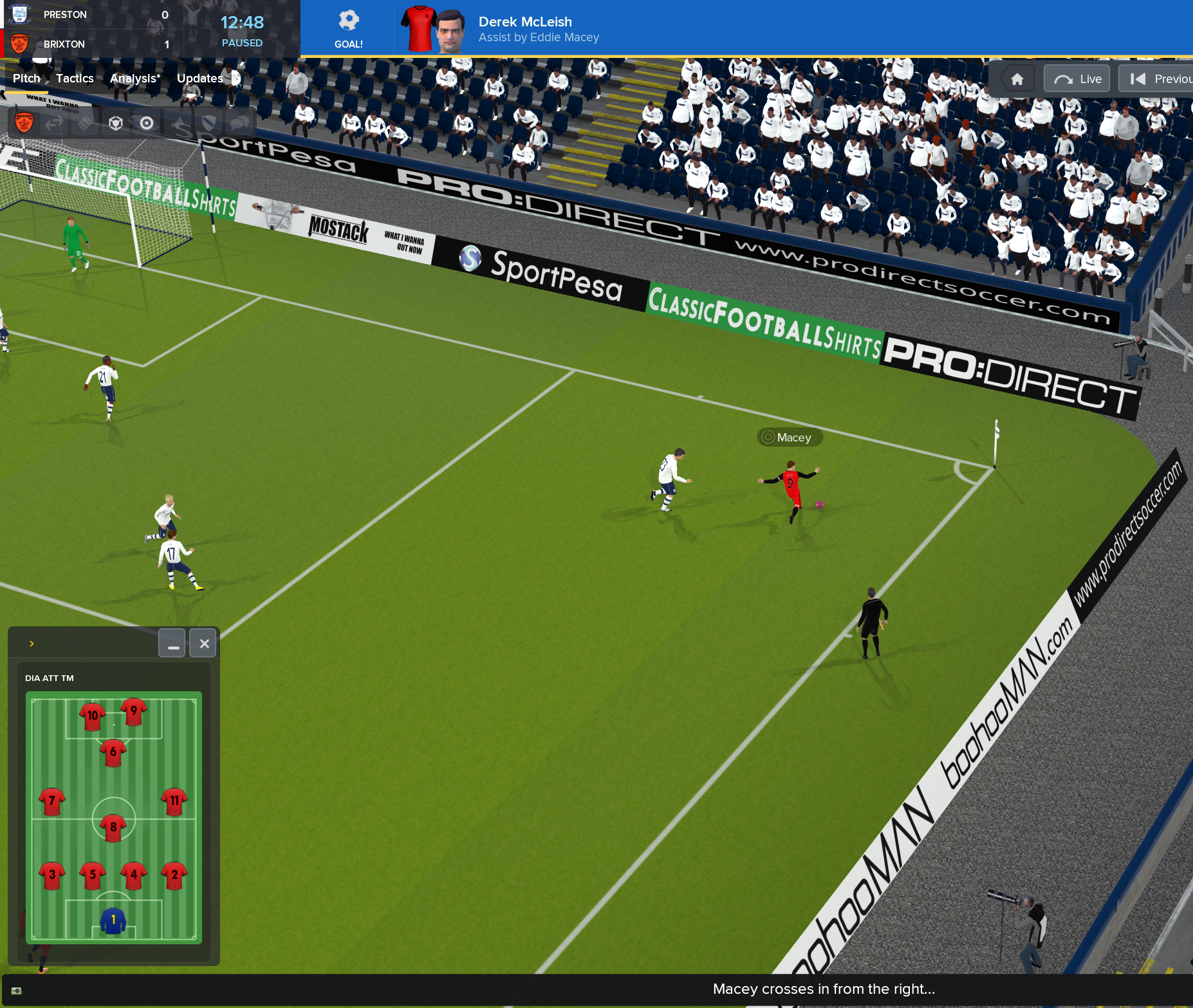Switch to the Tactics tab
Viewport: 1193px width, 1008px height.
point(75,79)
